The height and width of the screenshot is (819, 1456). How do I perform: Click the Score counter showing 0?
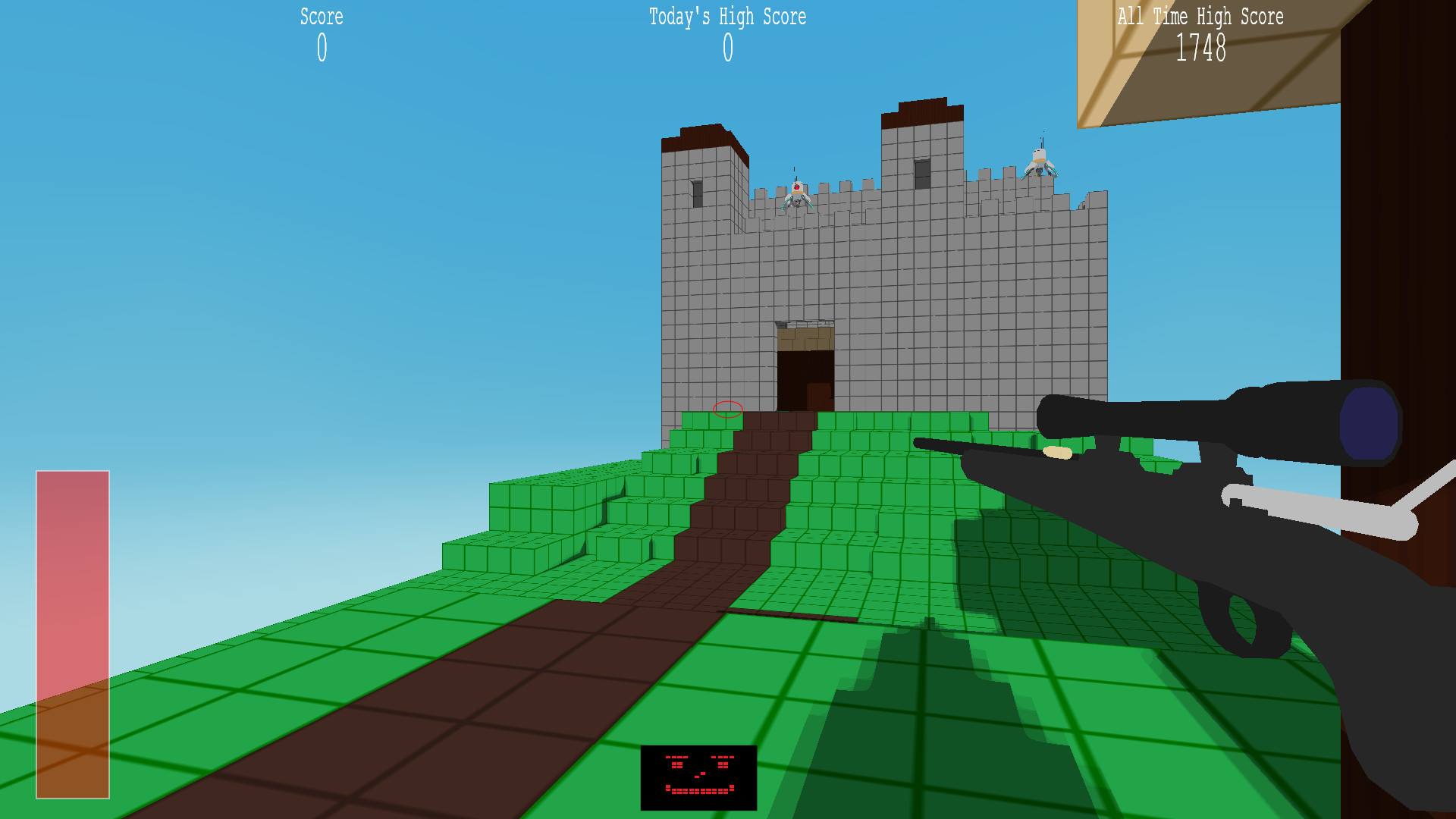(322, 48)
